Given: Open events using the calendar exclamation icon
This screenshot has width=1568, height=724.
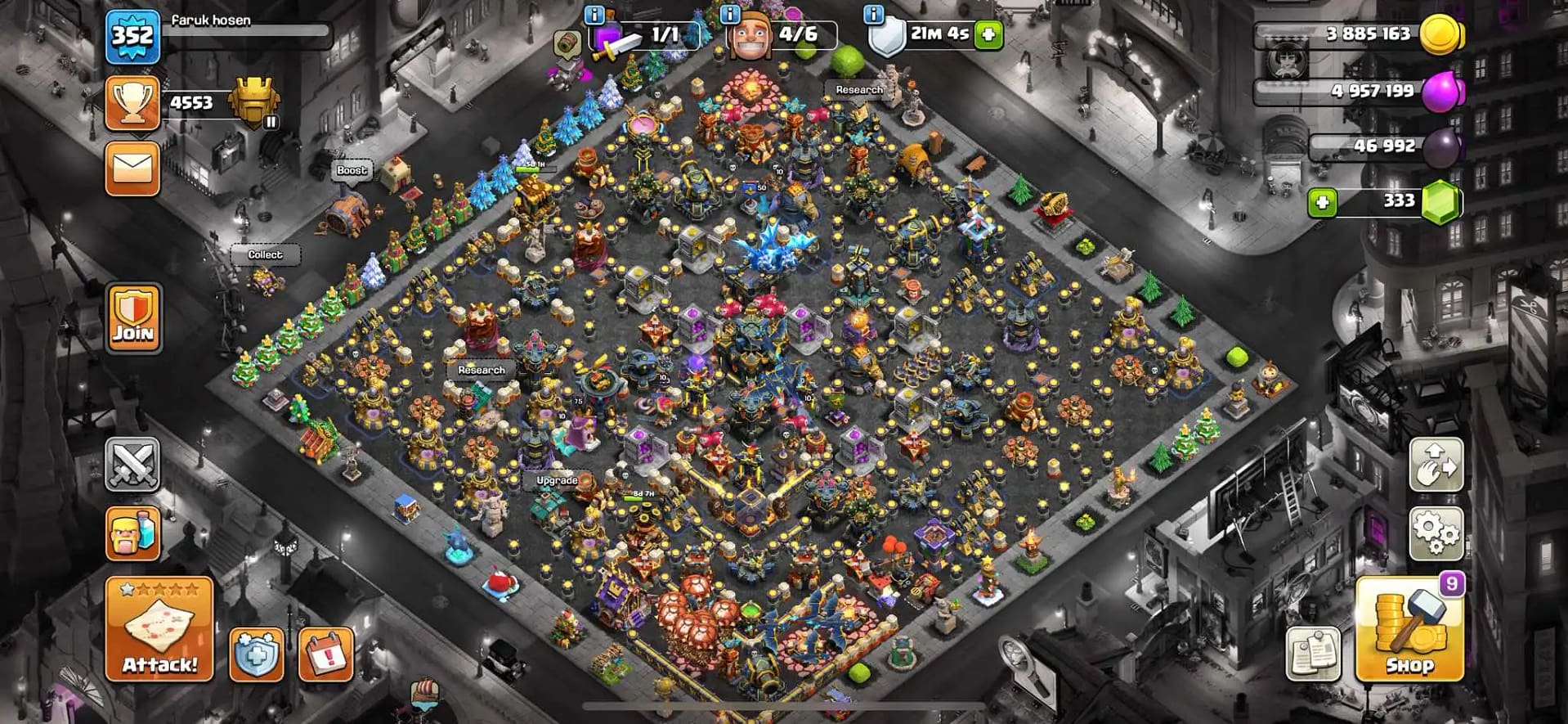Looking at the screenshot, I should coord(322,653).
